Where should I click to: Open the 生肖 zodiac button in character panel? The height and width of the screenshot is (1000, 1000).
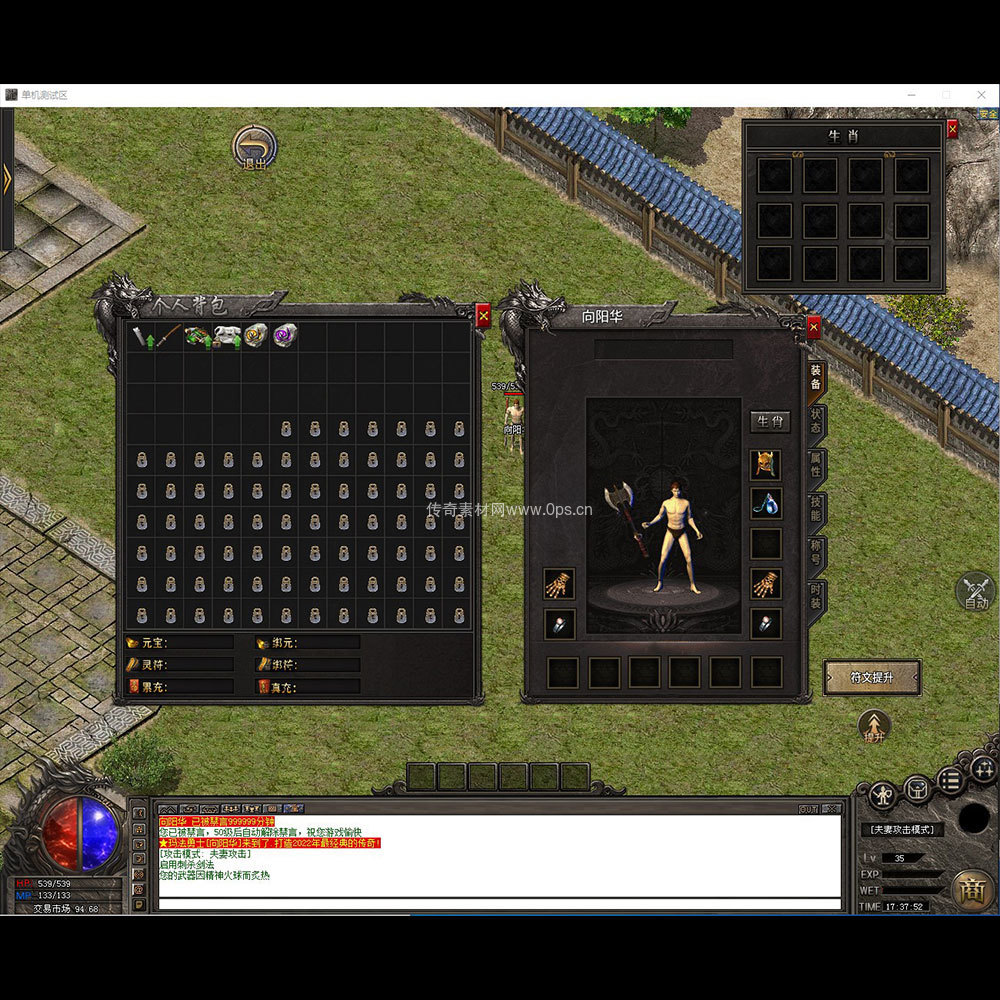770,421
